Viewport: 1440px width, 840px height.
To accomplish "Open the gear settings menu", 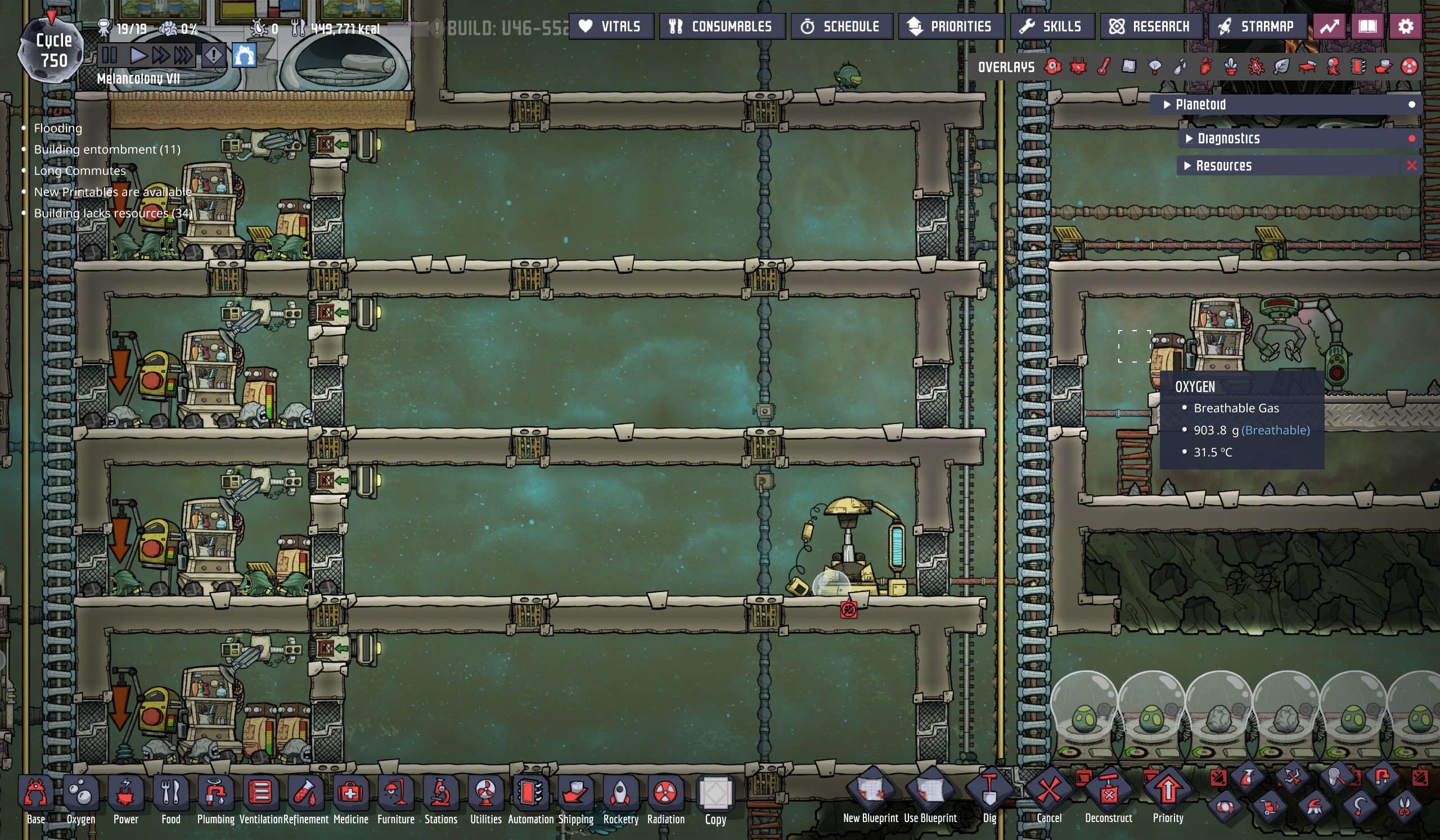I will coord(1405,27).
